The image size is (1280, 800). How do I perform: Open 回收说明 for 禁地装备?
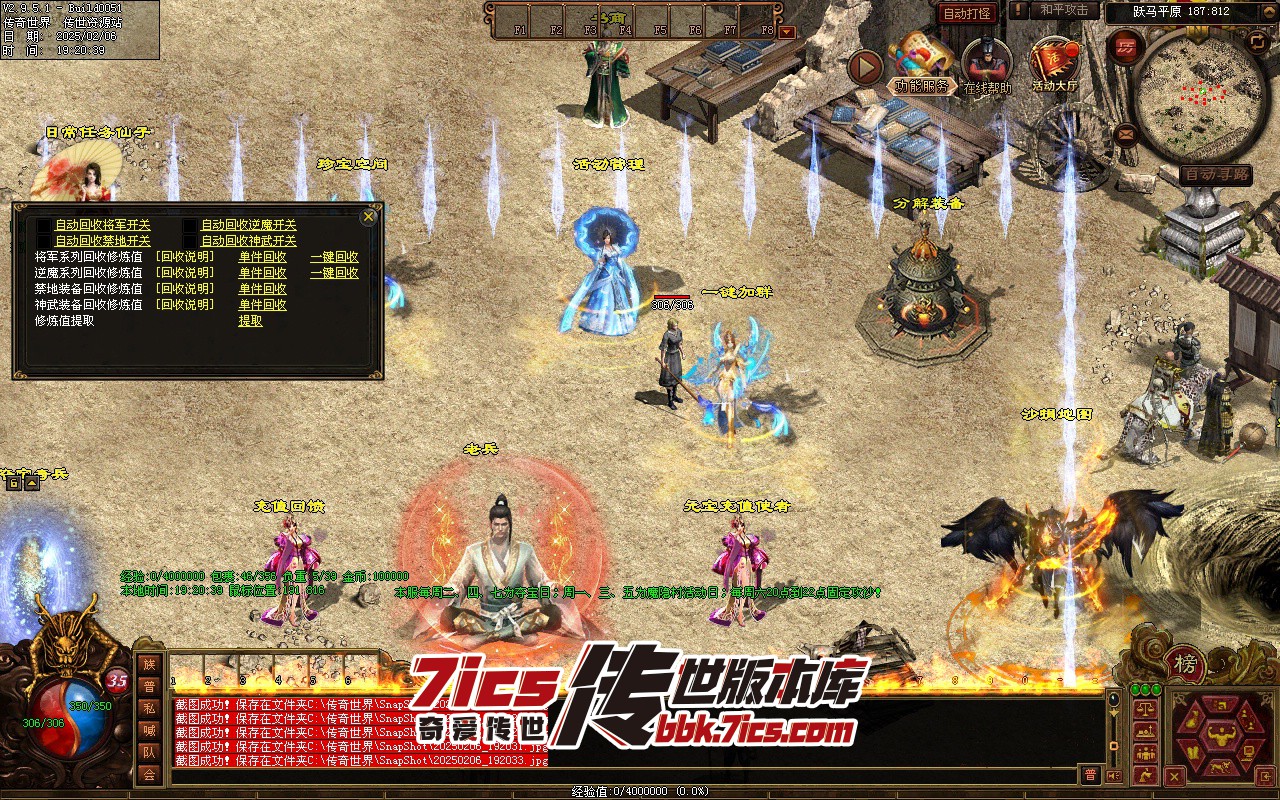[184, 289]
